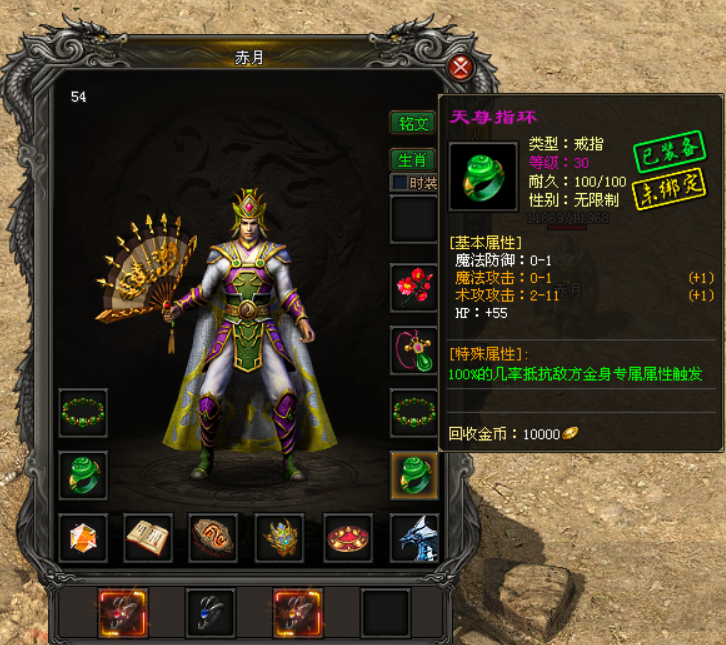
Task: Select the jade pendant necklace slot
Action: click(x=413, y=350)
